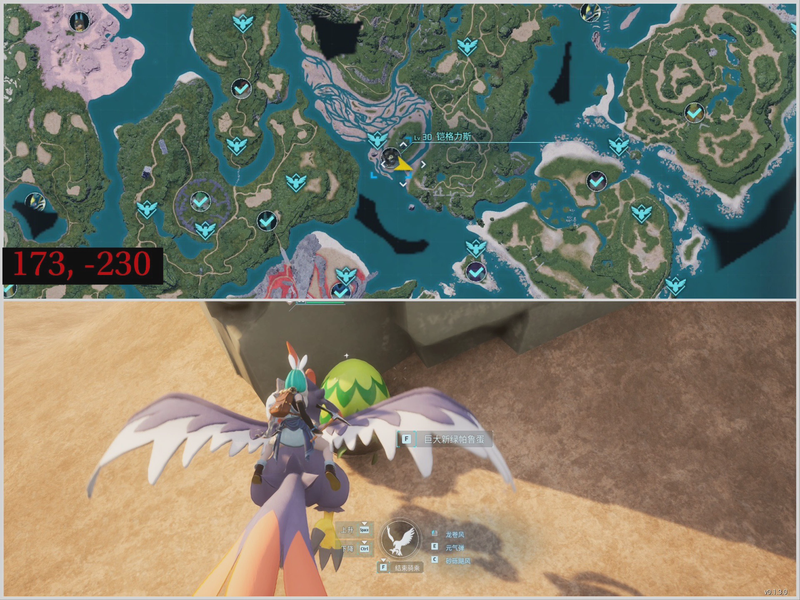Click the yellow player arrow on the map
Image resolution: width=800 pixels, height=600 pixels.
[402, 165]
